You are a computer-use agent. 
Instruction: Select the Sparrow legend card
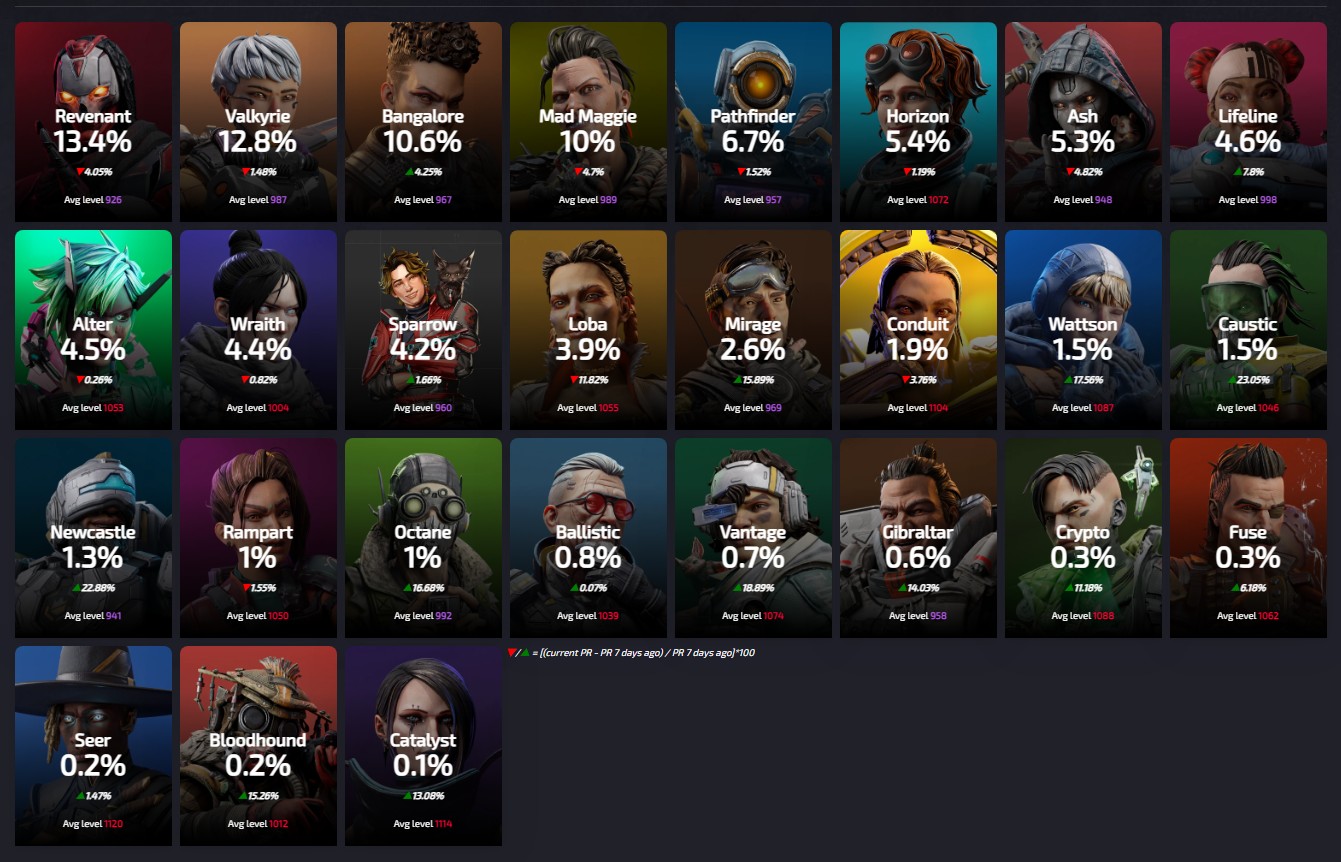(423, 330)
